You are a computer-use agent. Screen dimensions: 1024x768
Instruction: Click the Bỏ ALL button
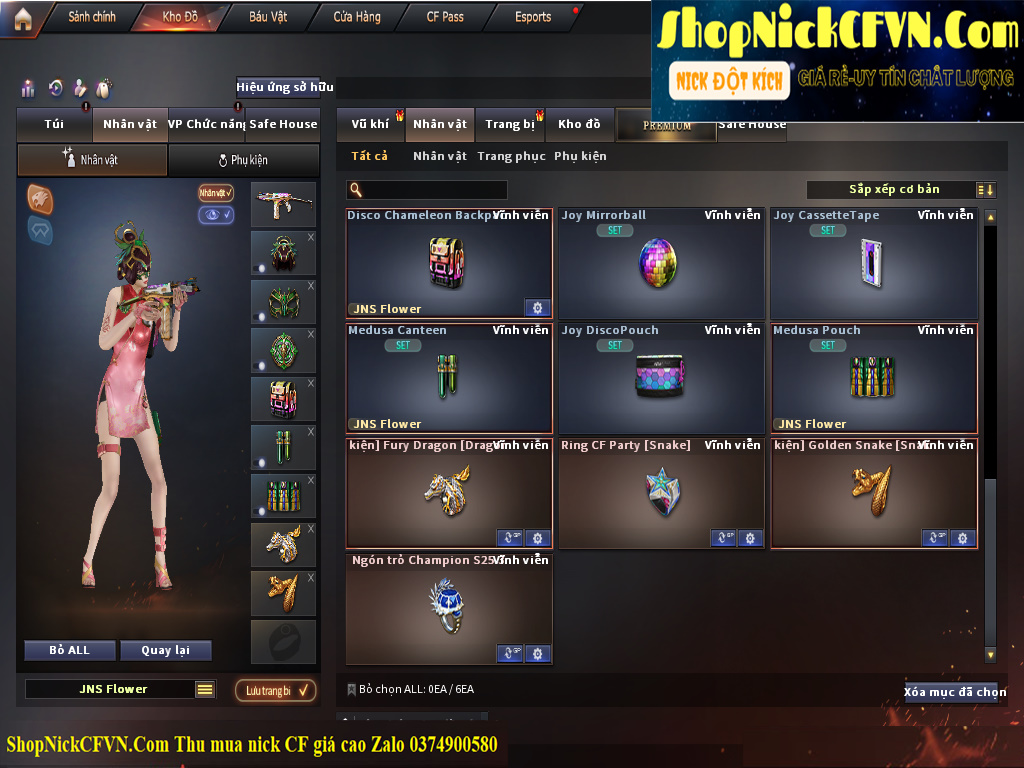(x=70, y=650)
